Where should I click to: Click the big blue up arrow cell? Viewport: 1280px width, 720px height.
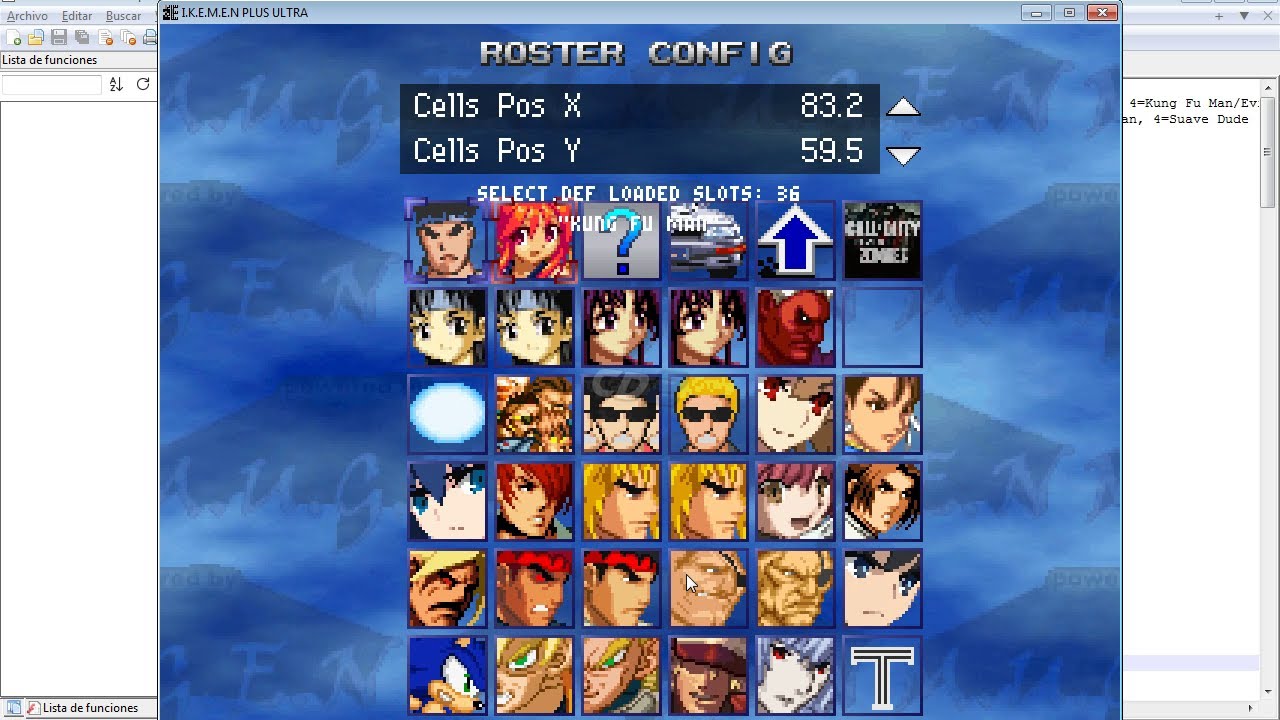pyautogui.click(x=795, y=241)
